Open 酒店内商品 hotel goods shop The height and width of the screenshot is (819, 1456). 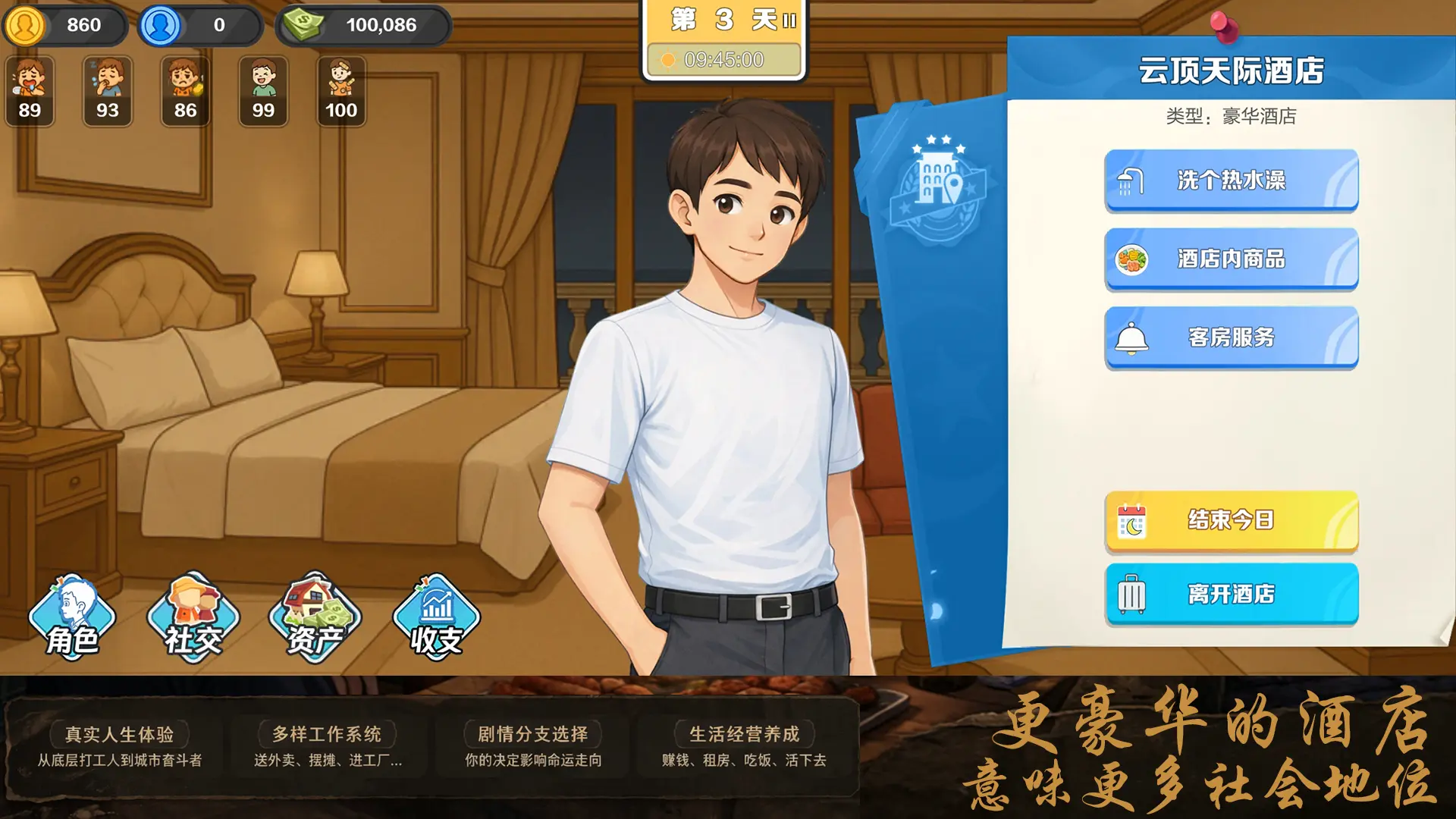pyautogui.click(x=1230, y=259)
